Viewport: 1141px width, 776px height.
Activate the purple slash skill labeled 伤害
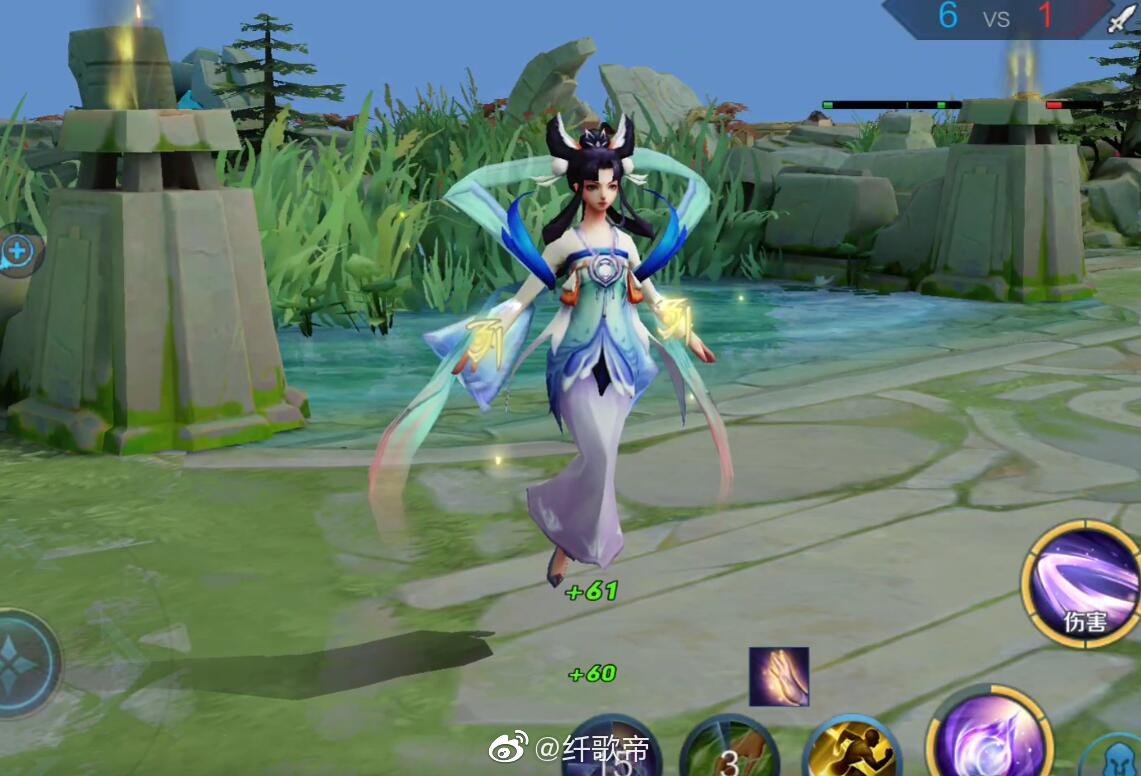point(1081,584)
